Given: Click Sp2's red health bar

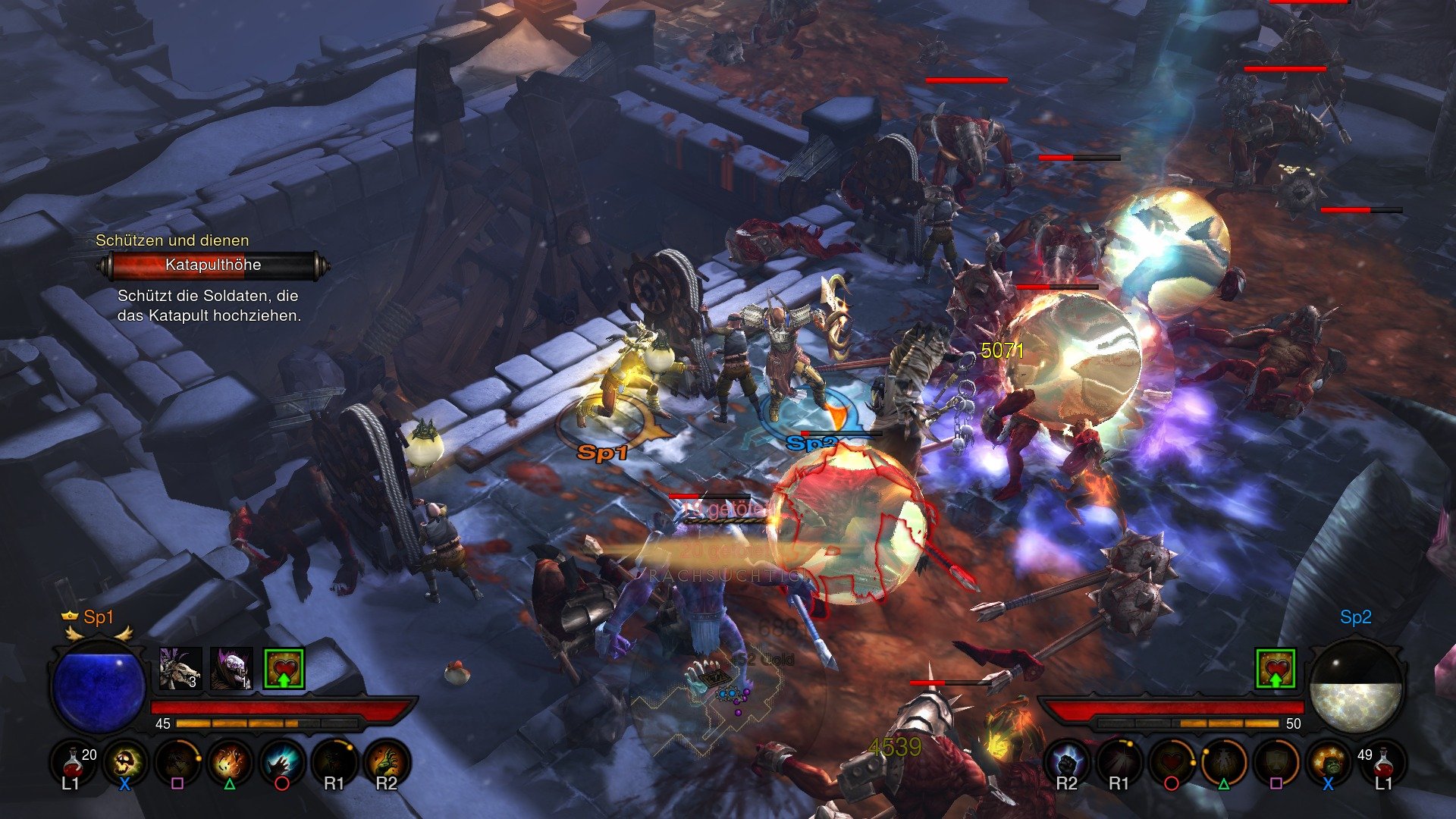Looking at the screenshot, I should (x=1175, y=708).
